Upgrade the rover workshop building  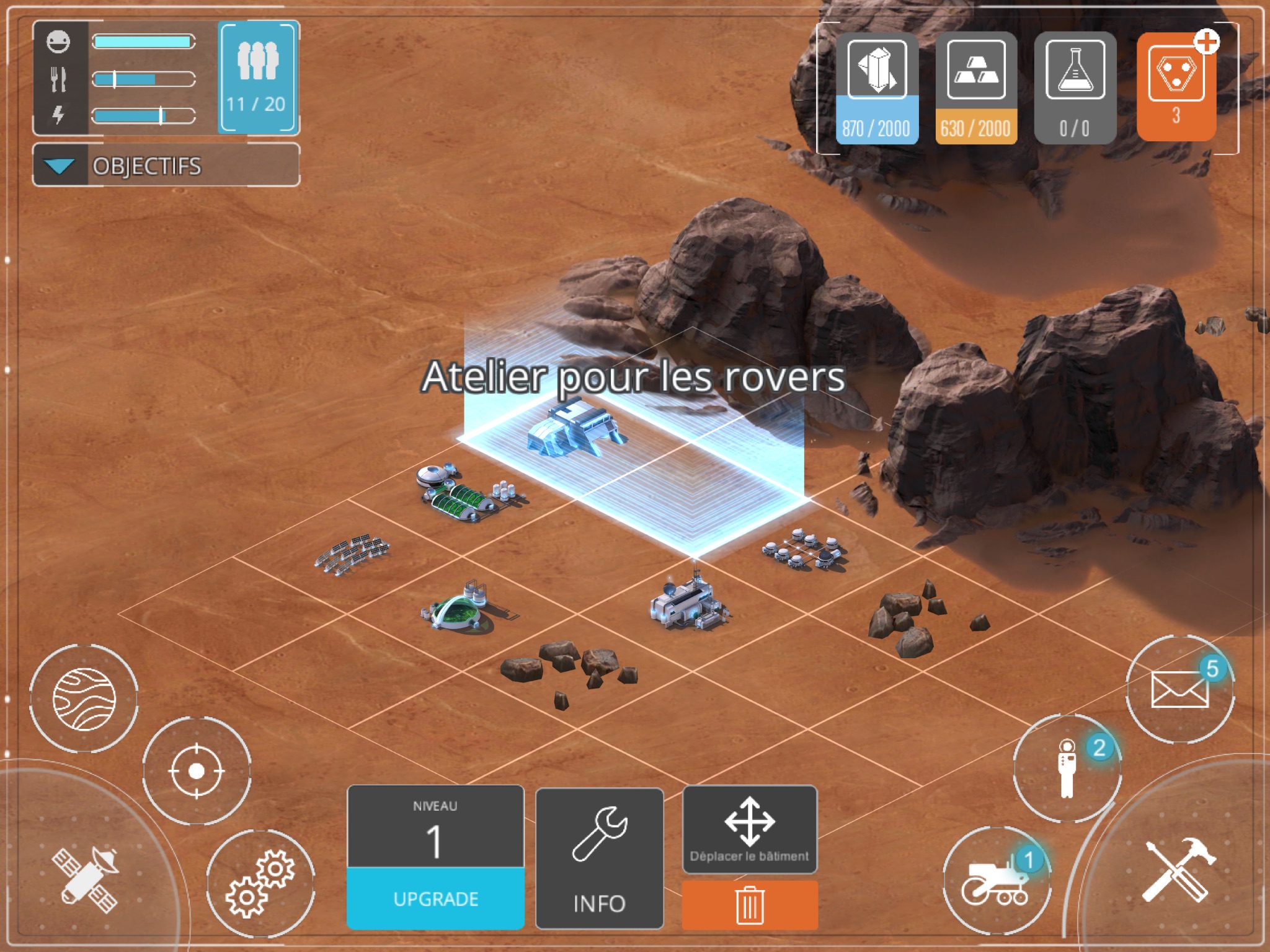pos(435,897)
